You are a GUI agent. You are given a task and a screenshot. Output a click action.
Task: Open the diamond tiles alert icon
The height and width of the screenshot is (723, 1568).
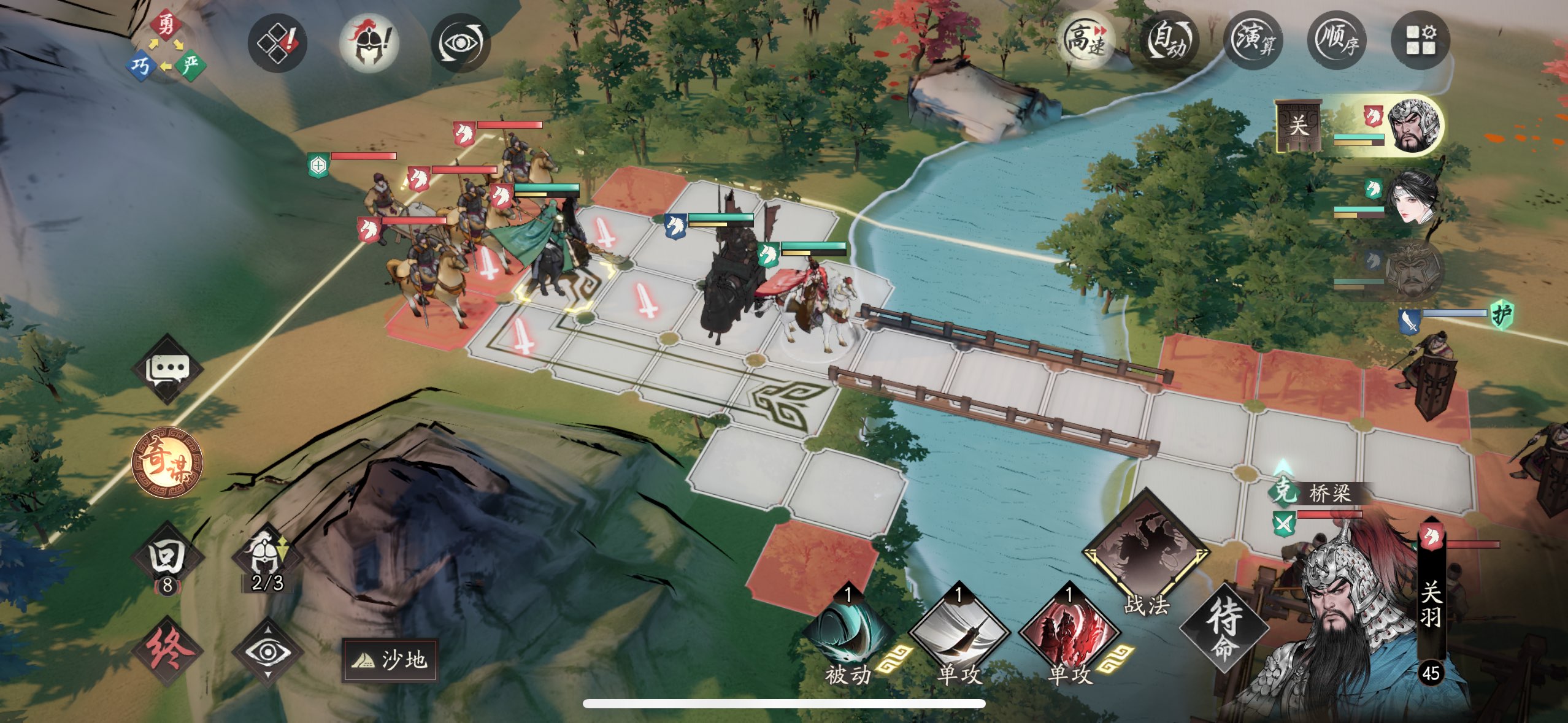coord(278,42)
